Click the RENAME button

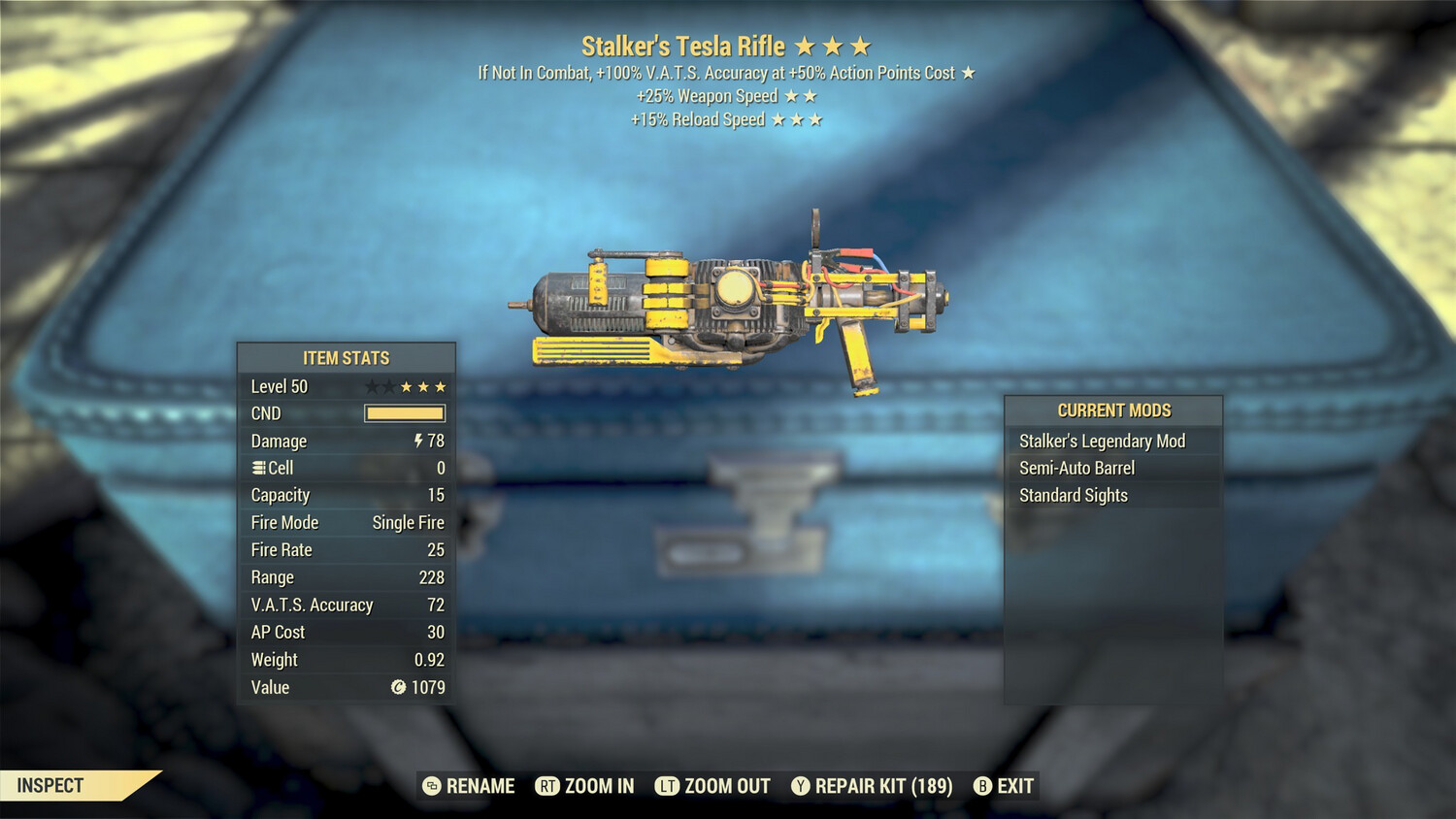480,786
